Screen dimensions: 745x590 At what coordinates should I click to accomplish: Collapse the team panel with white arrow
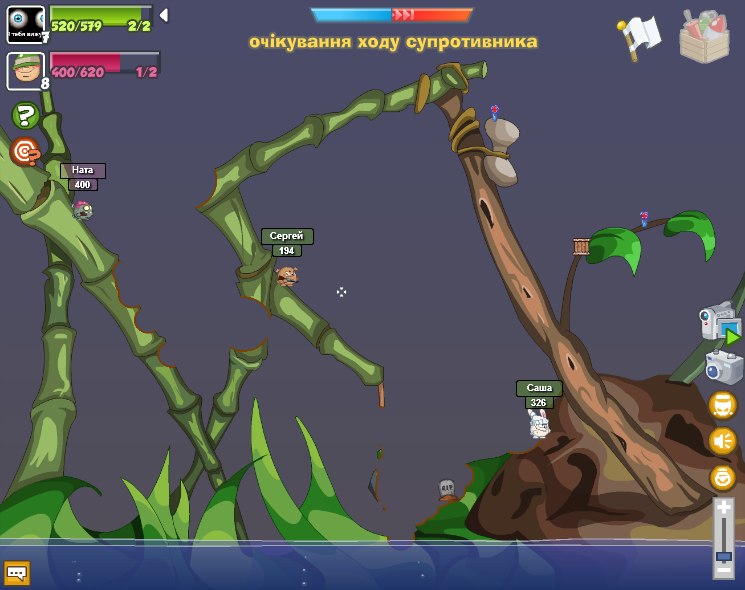(x=163, y=15)
